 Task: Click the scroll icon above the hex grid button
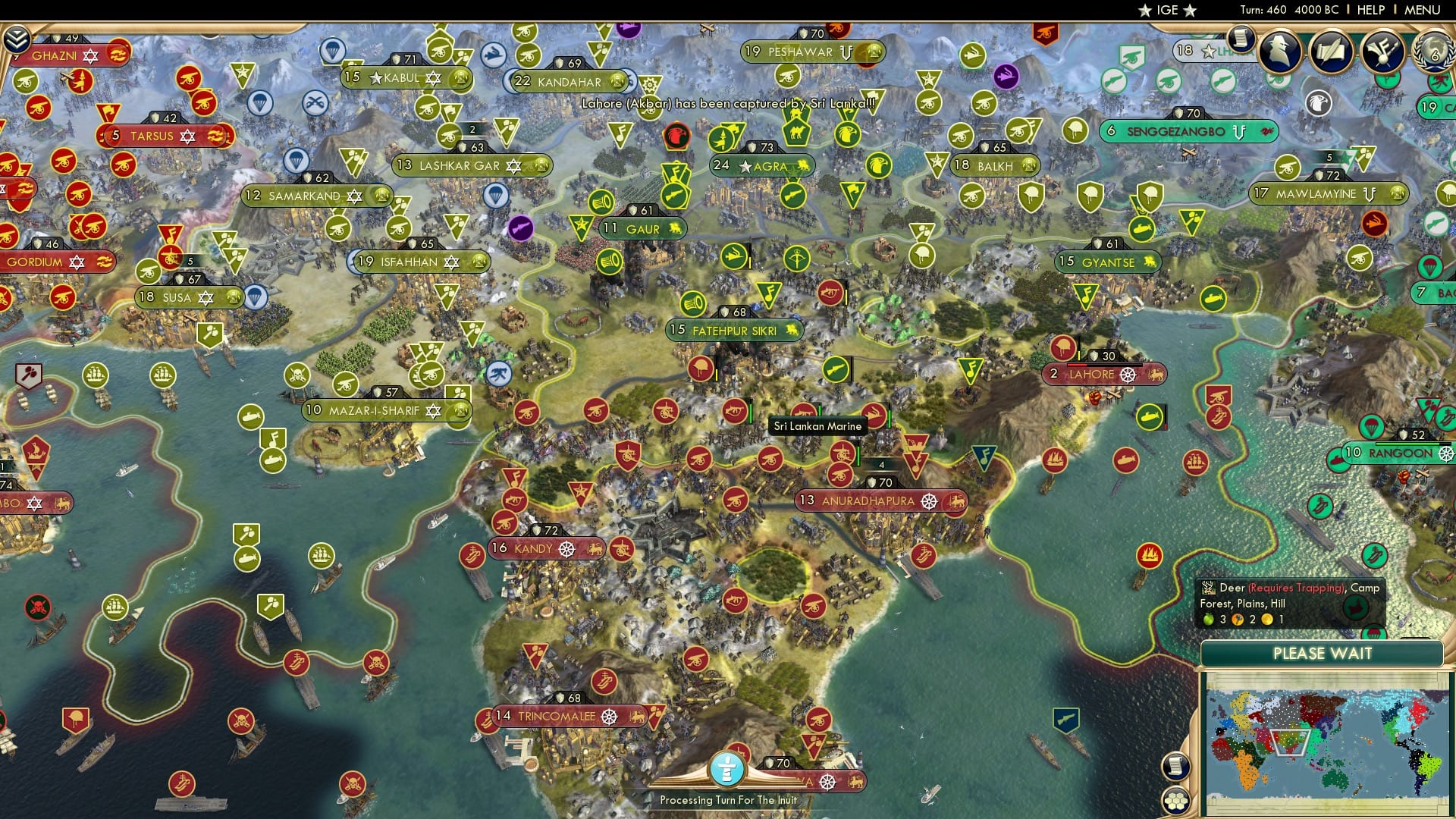(x=1175, y=767)
